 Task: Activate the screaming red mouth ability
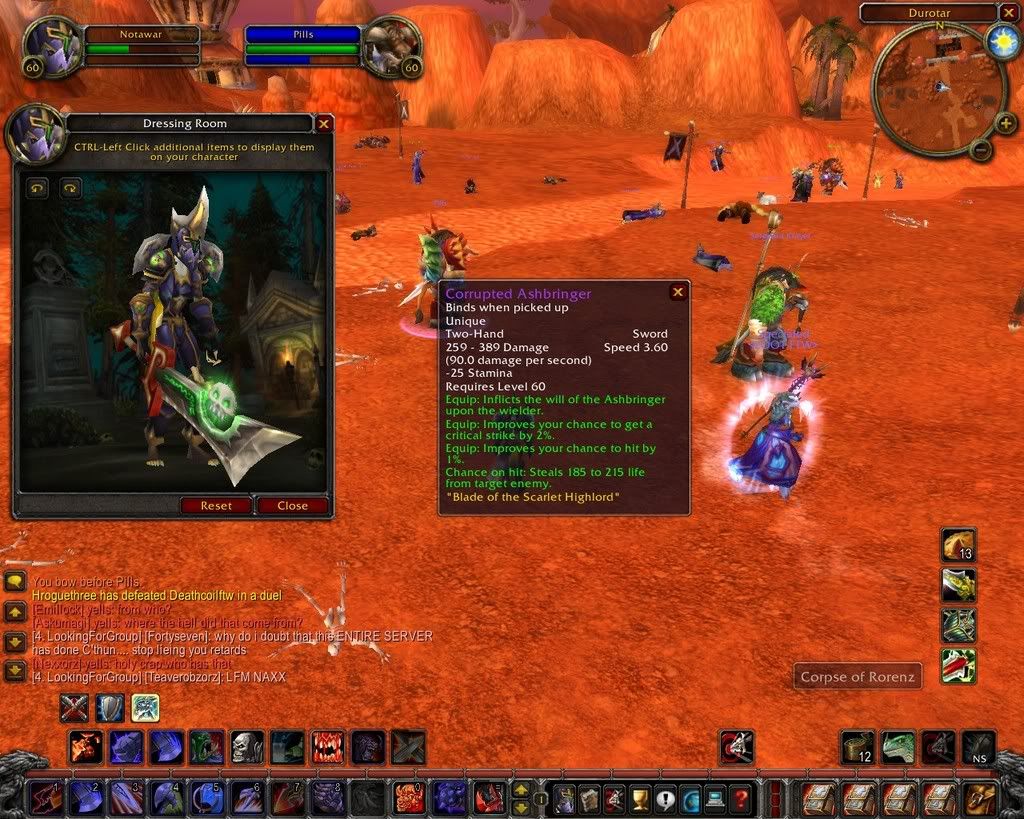327,747
